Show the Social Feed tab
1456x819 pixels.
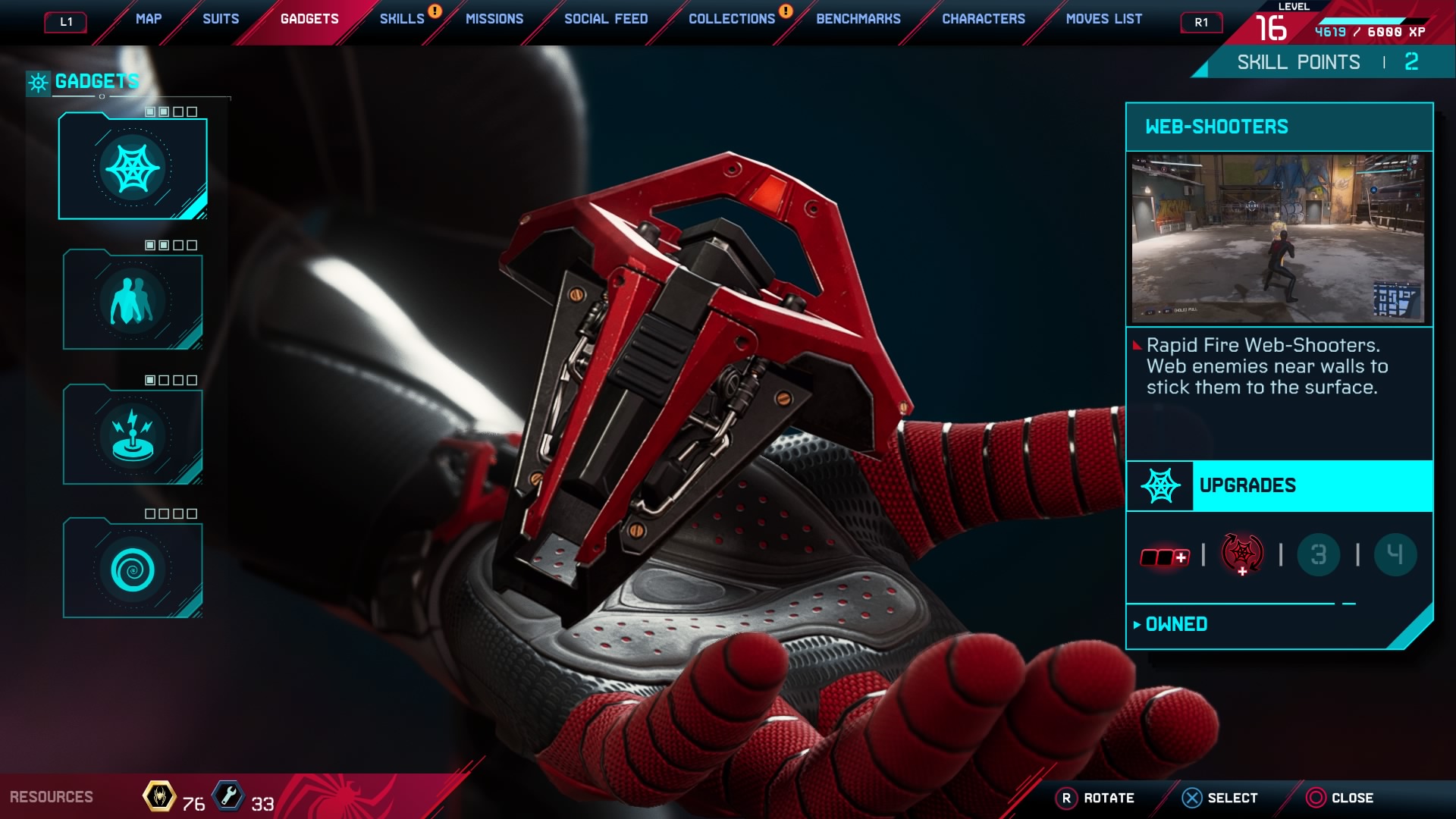pos(606,19)
